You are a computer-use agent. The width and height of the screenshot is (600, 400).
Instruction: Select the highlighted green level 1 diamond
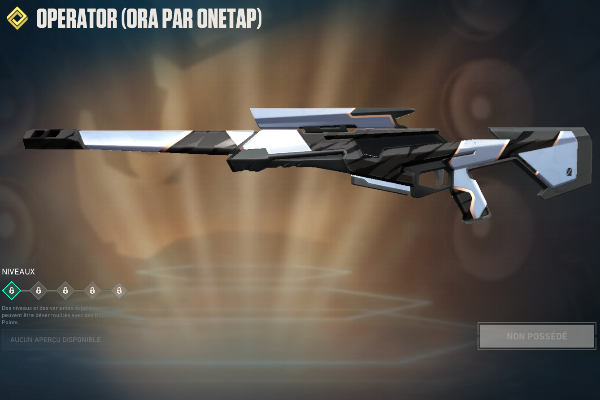point(12,291)
